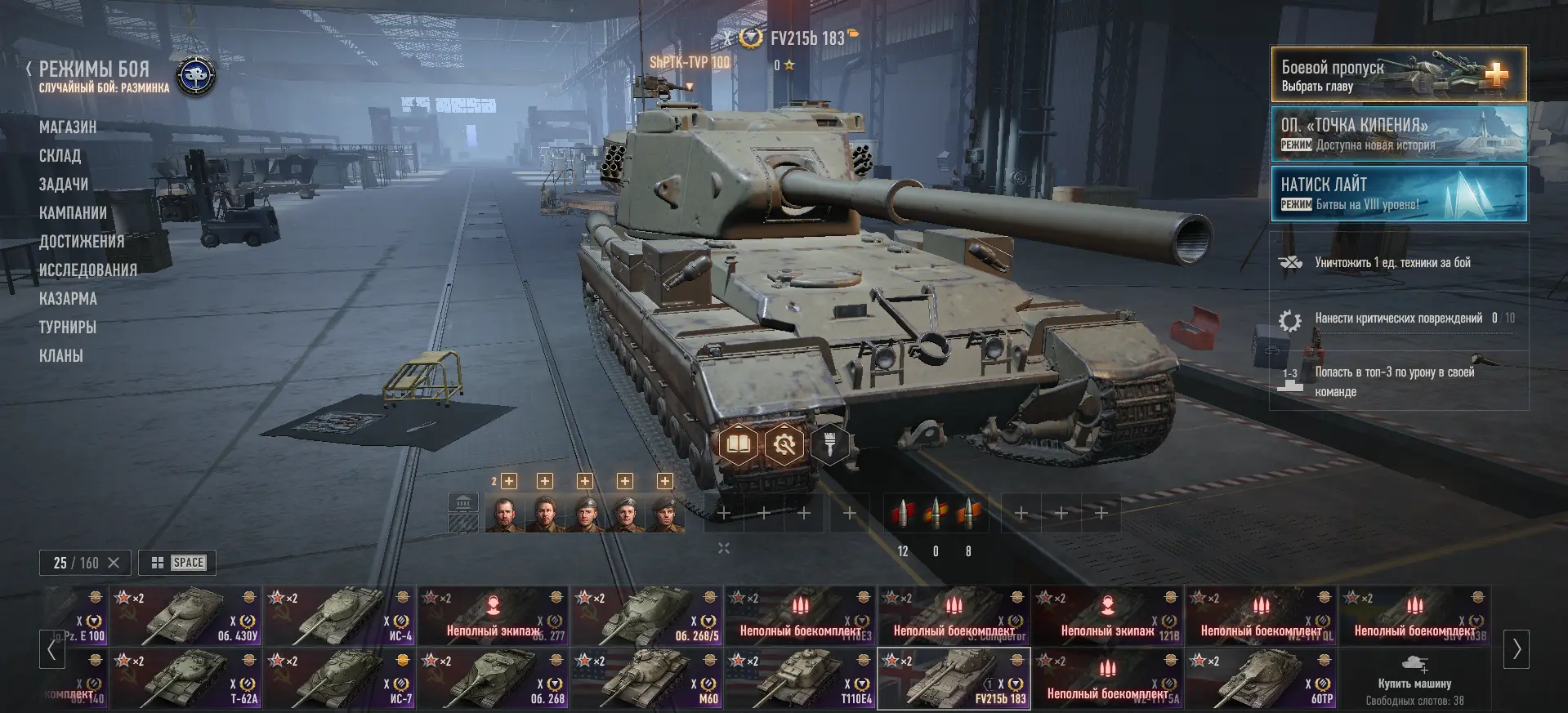The height and width of the screenshot is (713, 1568).
Task: Open the СКЛАД depot menu
Action: (60, 156)
